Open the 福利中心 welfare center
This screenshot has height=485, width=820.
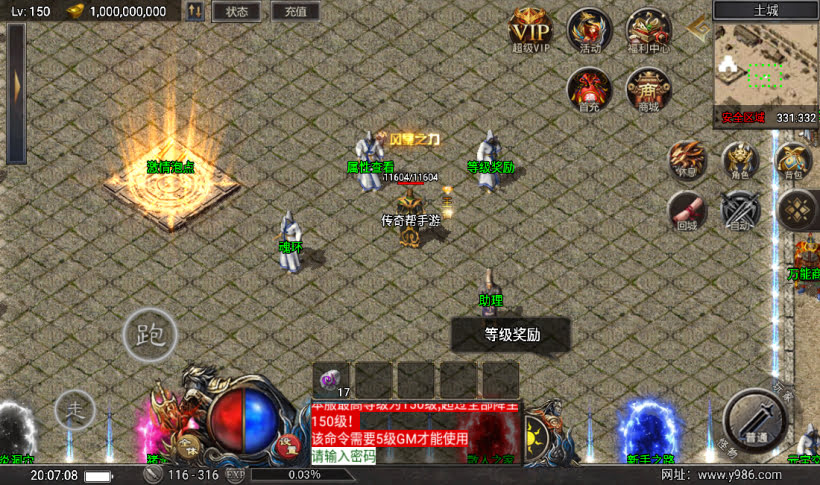click(x=647, y=29)
